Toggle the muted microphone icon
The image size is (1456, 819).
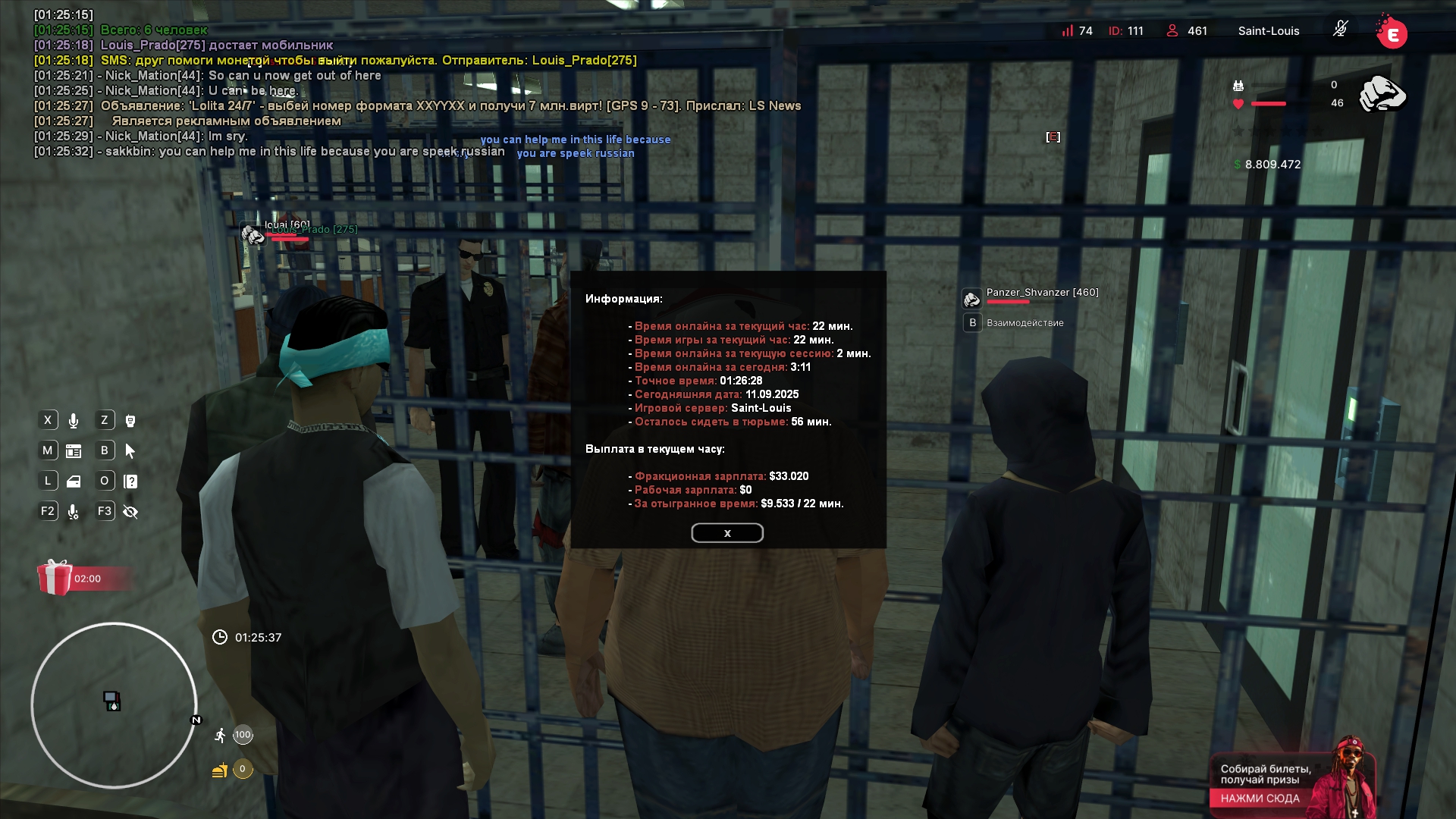coord(1340,30)
